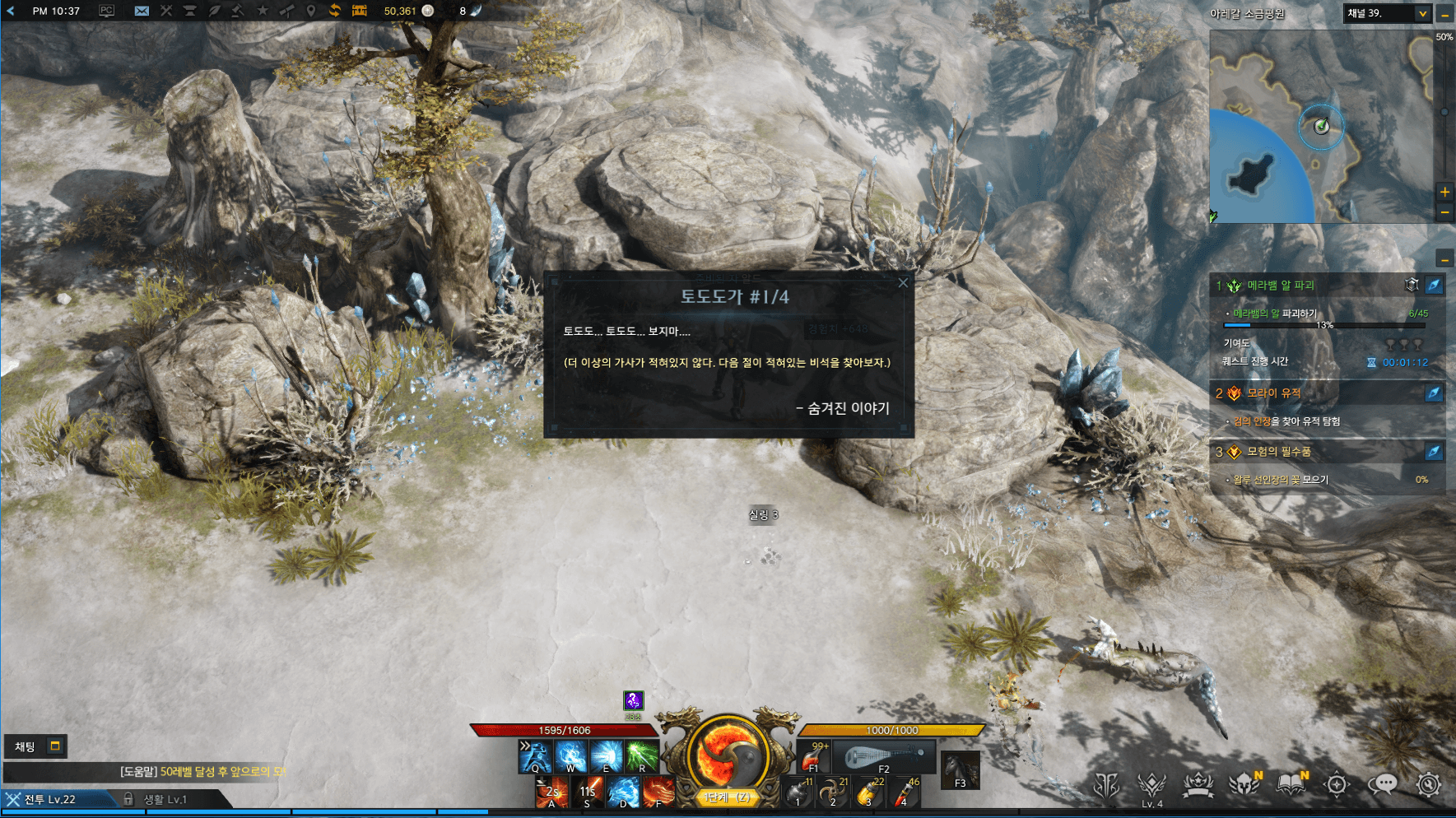Open the channel 39 dropdown

click(1422, 13)
